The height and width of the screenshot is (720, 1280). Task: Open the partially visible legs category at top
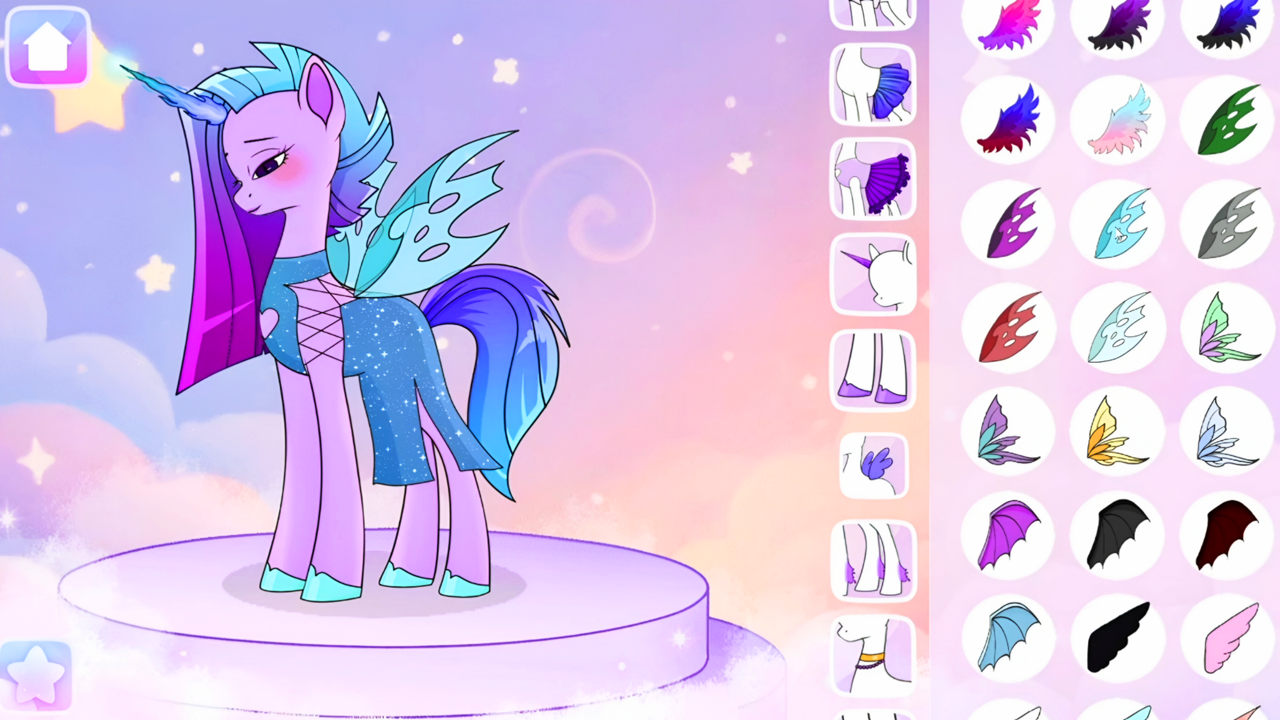click(x=872, y=12)
